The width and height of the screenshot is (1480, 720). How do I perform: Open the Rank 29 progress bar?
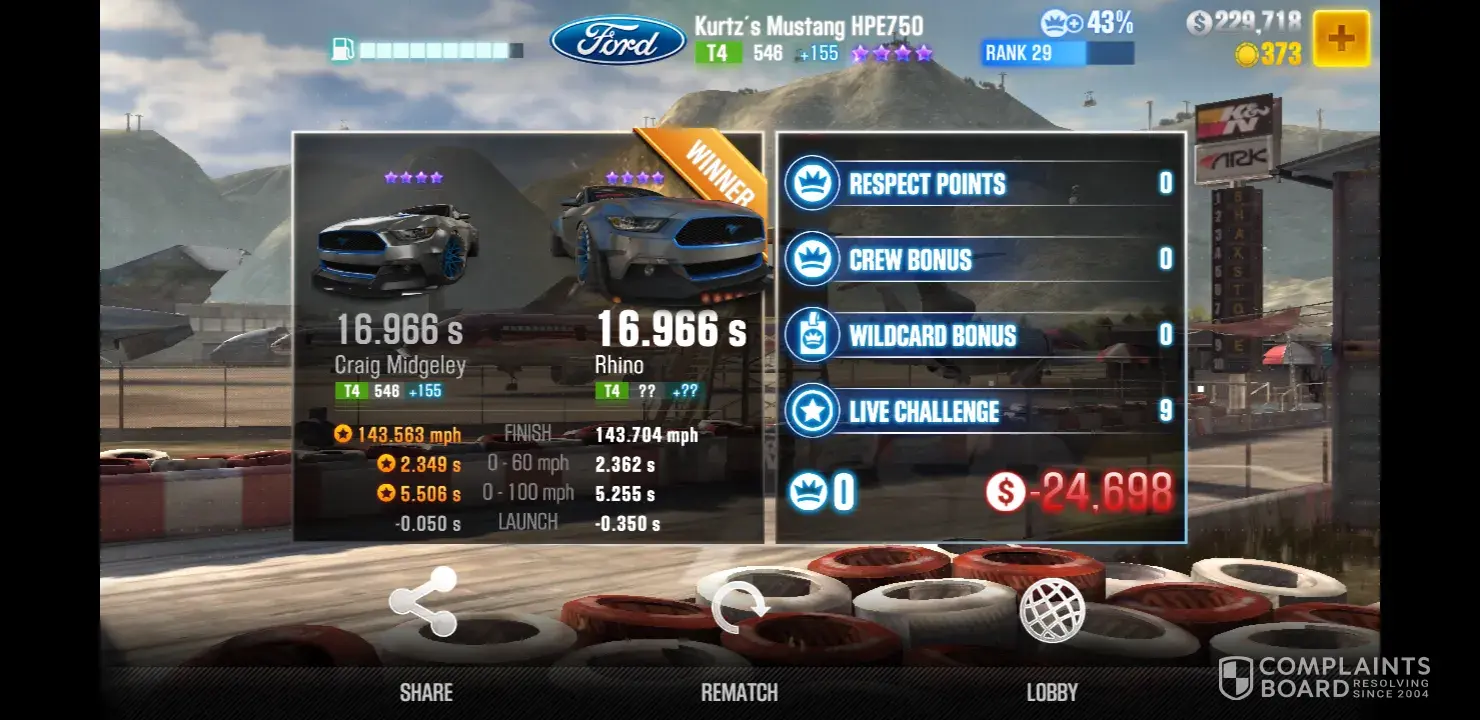[1057, 53]
